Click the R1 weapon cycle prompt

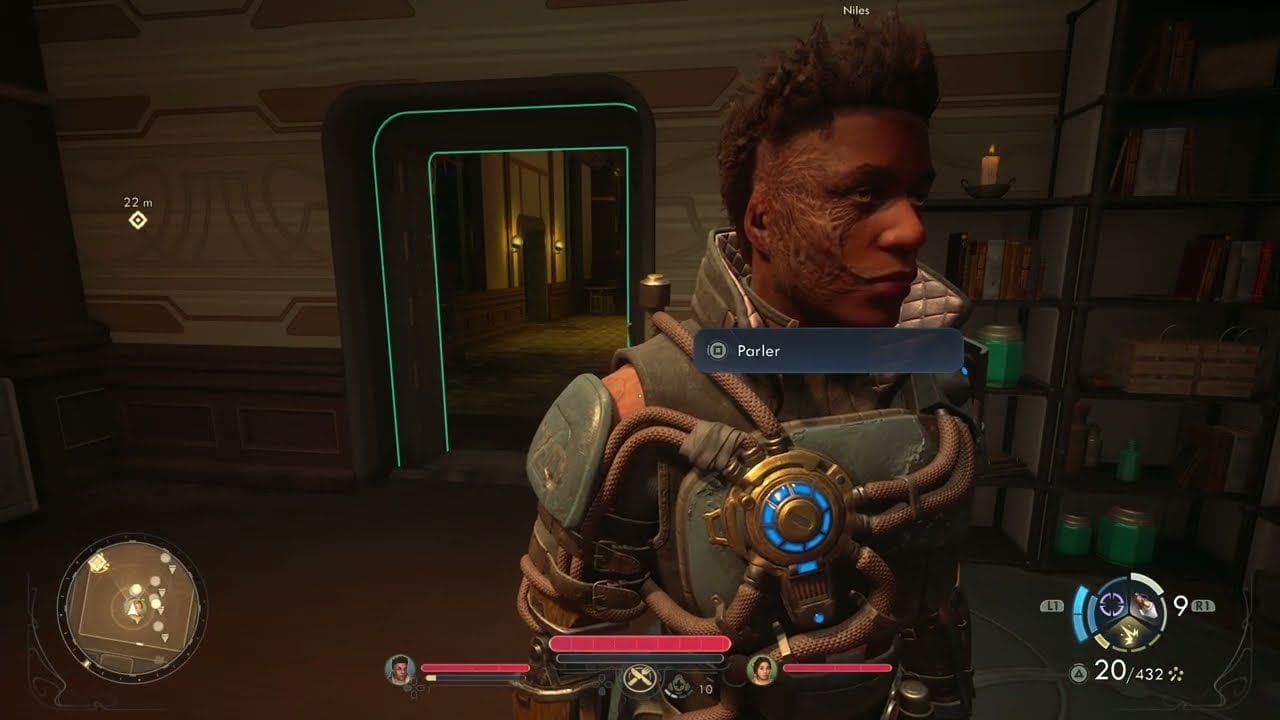click(1202, 603)
